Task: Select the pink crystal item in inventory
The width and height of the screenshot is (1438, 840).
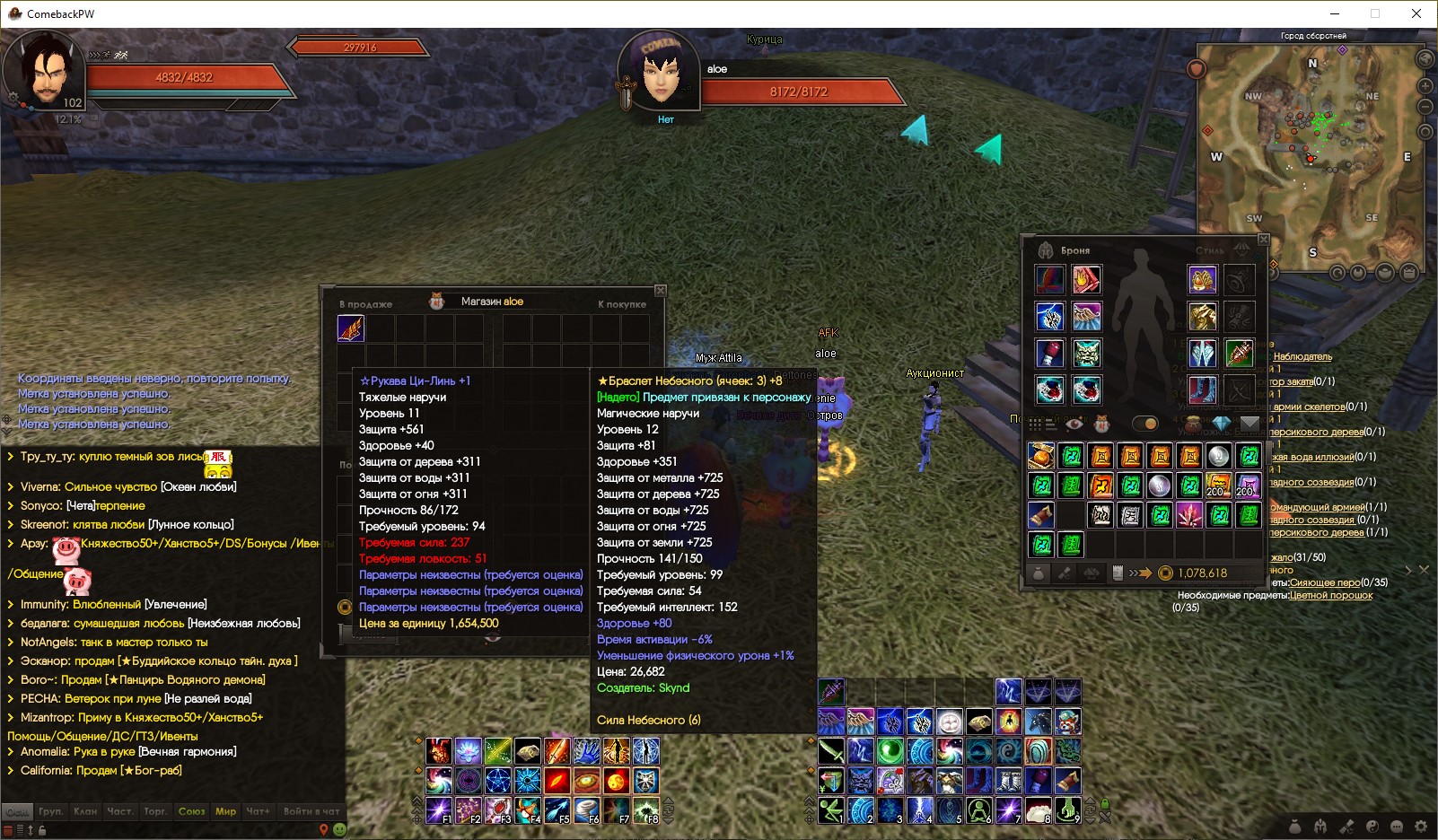Action: pyautogui.click(x=1189, y=515)
